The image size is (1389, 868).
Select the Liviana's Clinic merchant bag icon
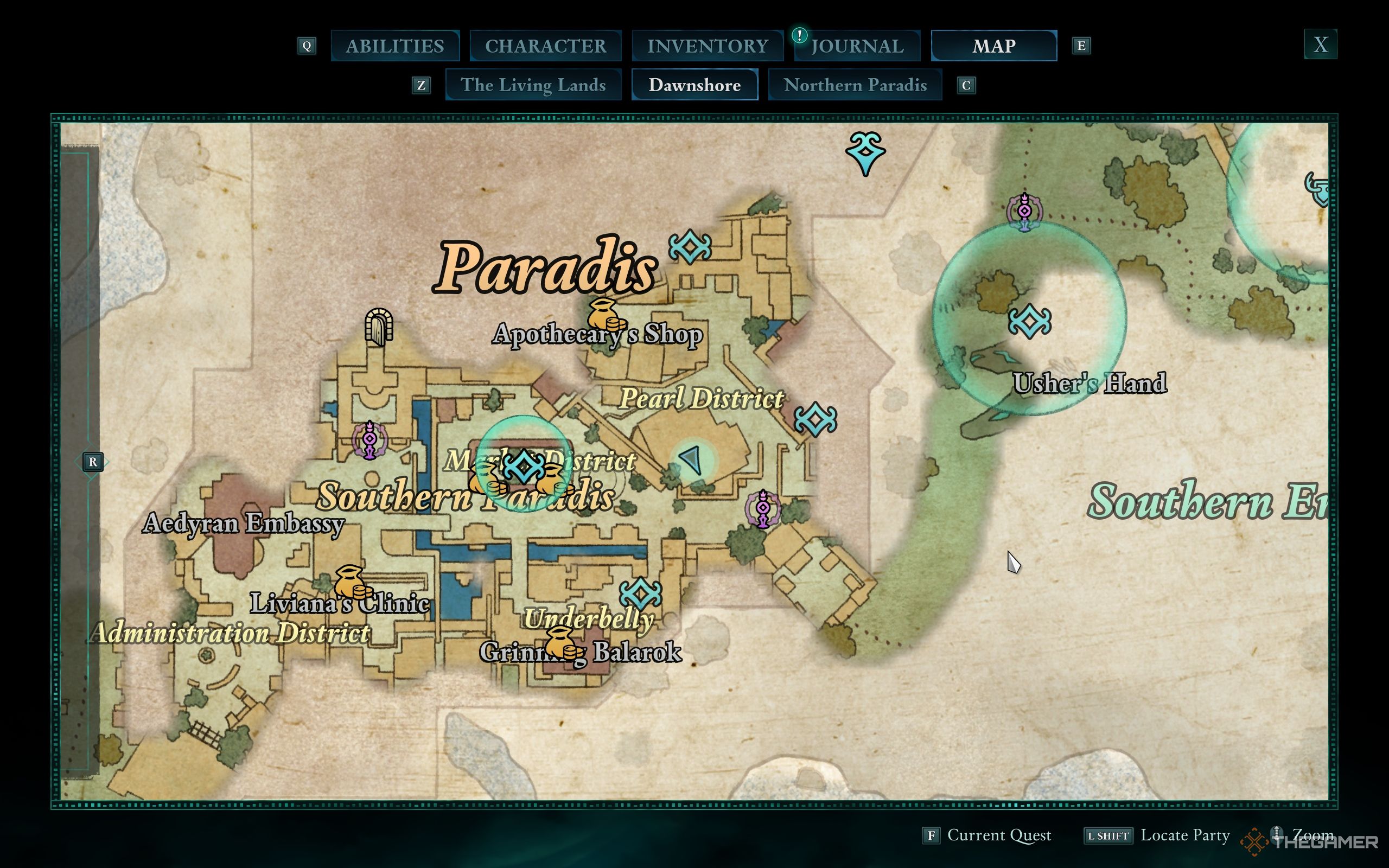click(351, 583)
